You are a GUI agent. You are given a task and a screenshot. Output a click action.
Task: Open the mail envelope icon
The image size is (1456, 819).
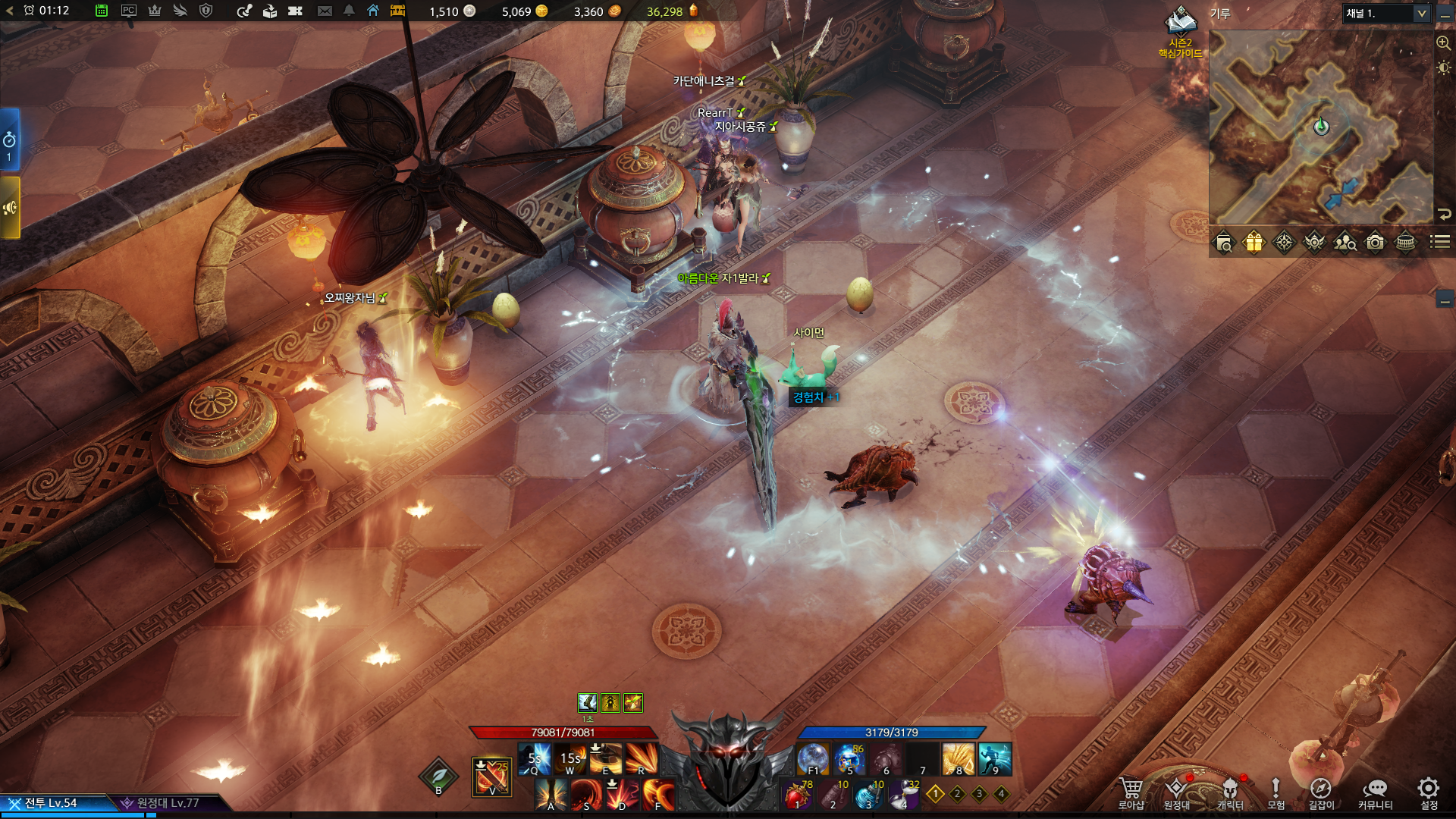325,11
